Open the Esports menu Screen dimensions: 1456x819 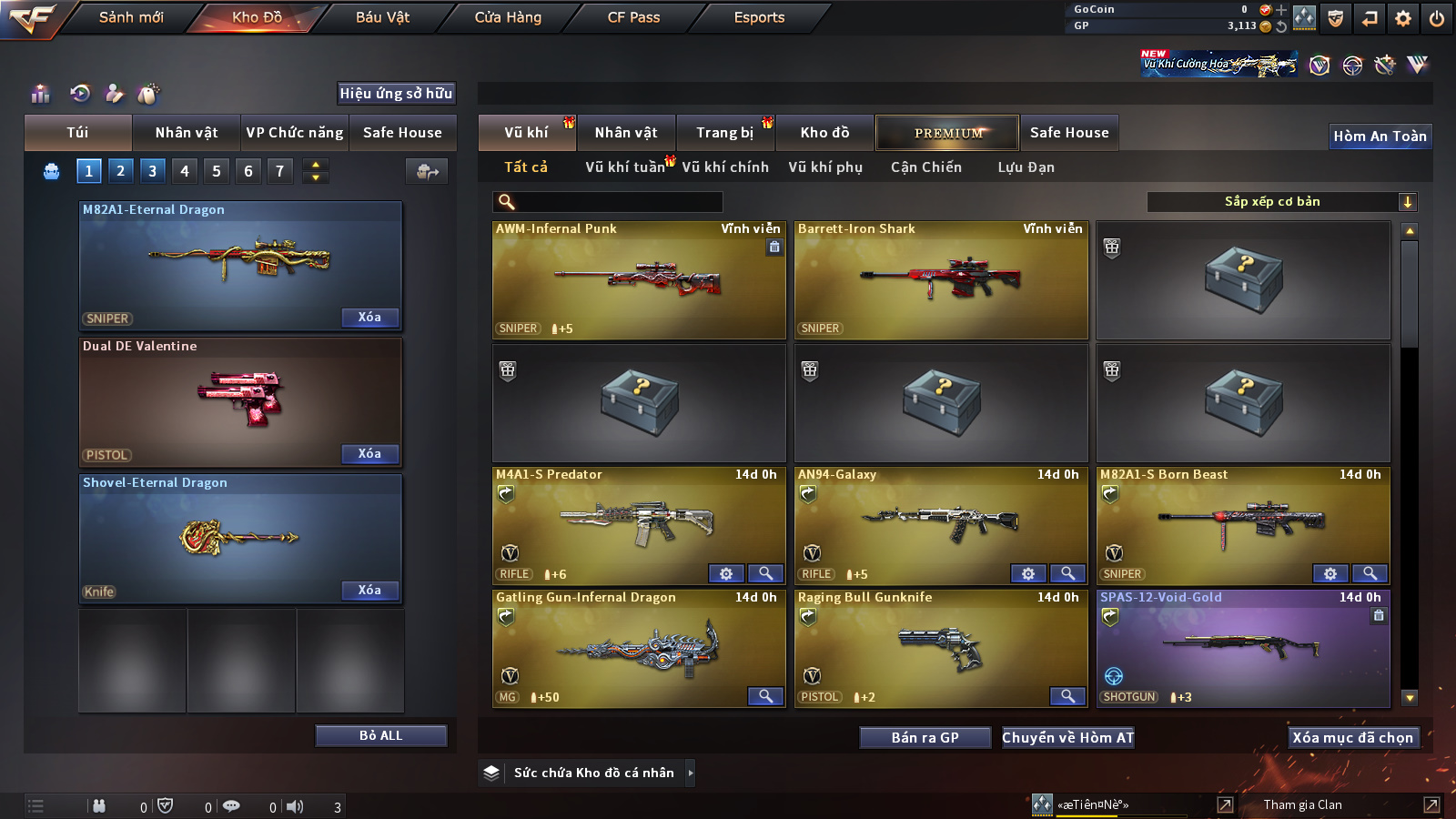759,17
